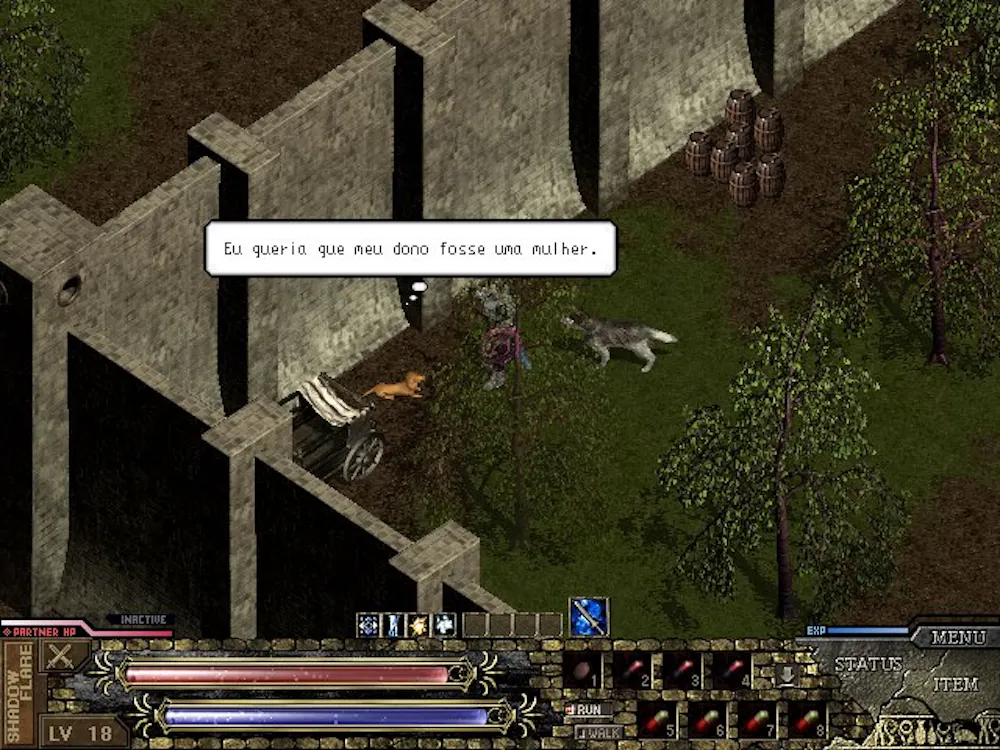Use the red vial in slot 3

[x=682, y=670]
